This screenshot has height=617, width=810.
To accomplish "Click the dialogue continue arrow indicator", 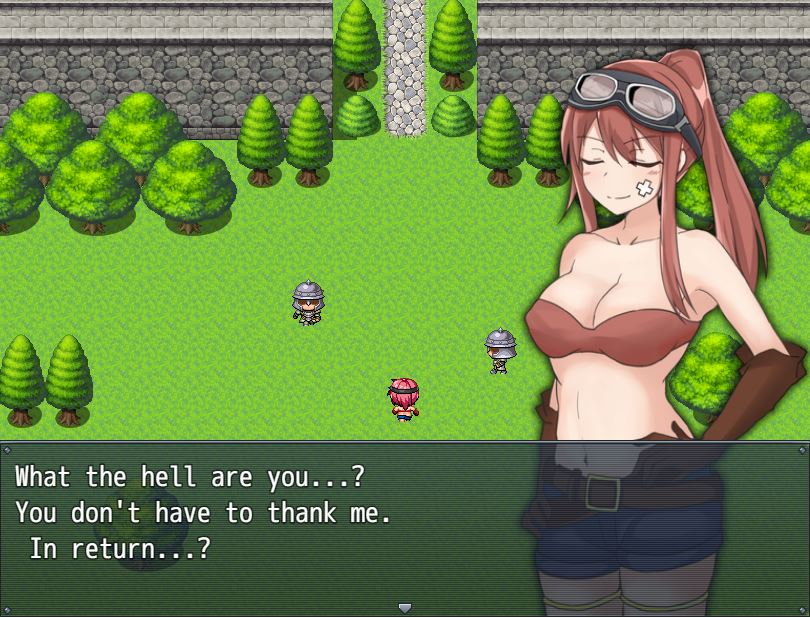I will tap(404, 607).
